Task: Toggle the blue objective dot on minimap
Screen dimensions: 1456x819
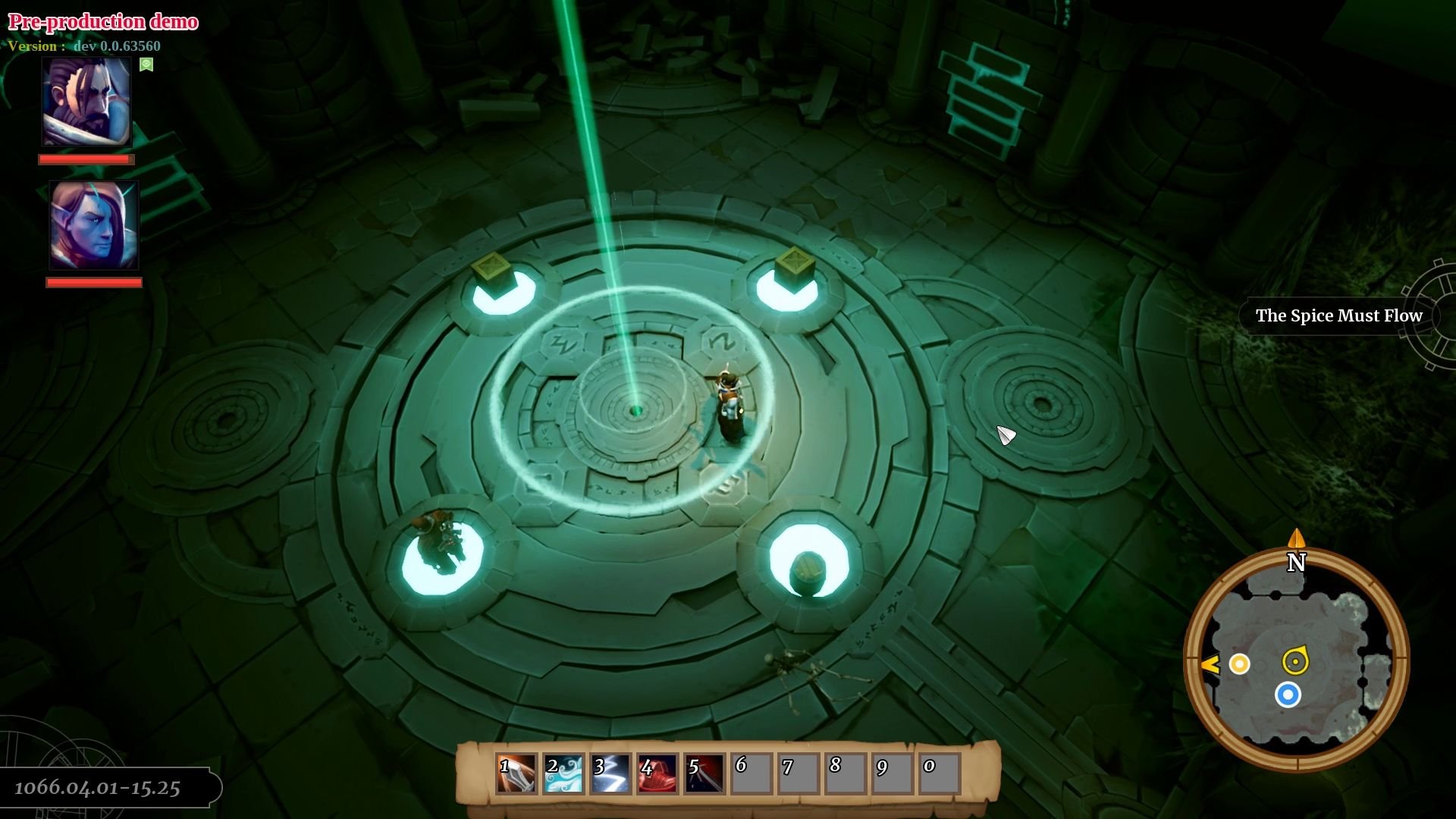Action: 1289,694
